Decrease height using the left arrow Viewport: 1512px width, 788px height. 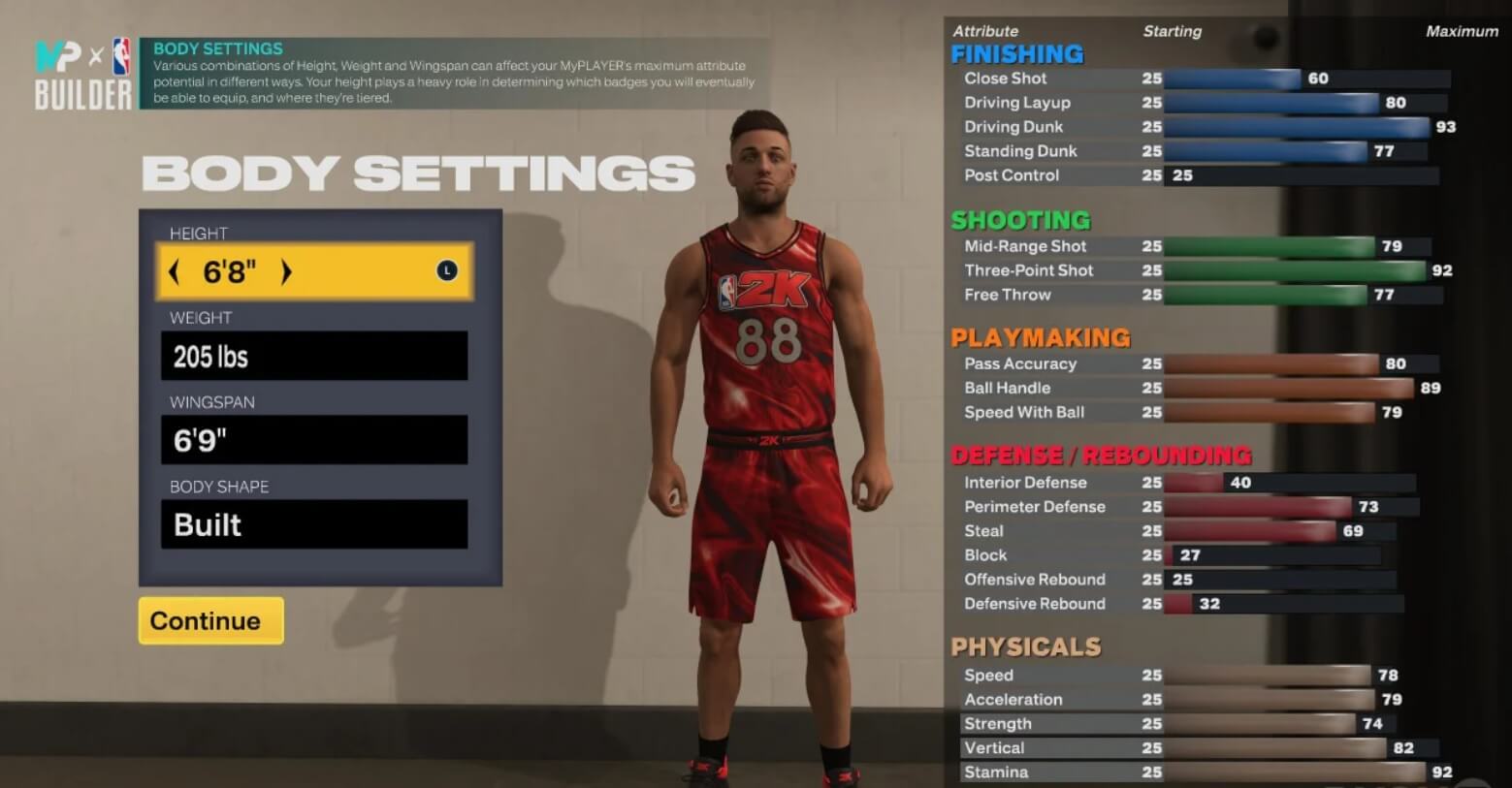(175, 272)
